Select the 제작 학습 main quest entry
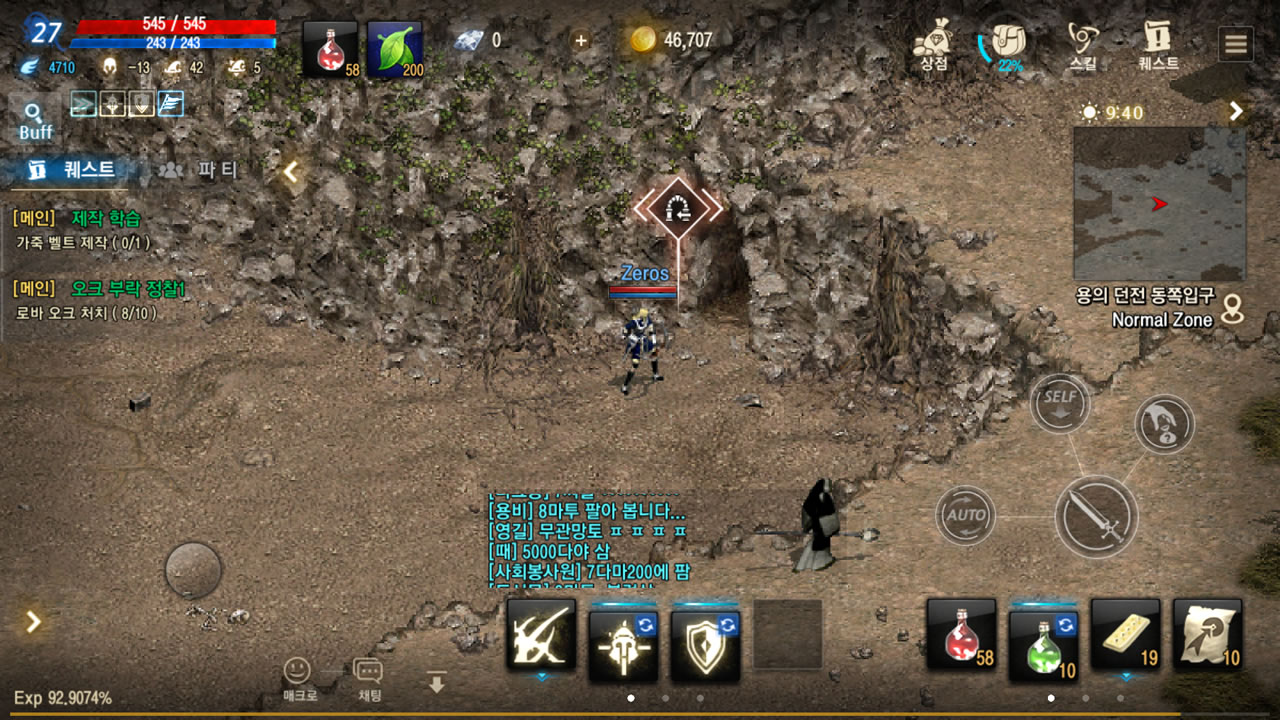Screen dimensions: 1280x720 pyautogui.click(x=106, y=218)
